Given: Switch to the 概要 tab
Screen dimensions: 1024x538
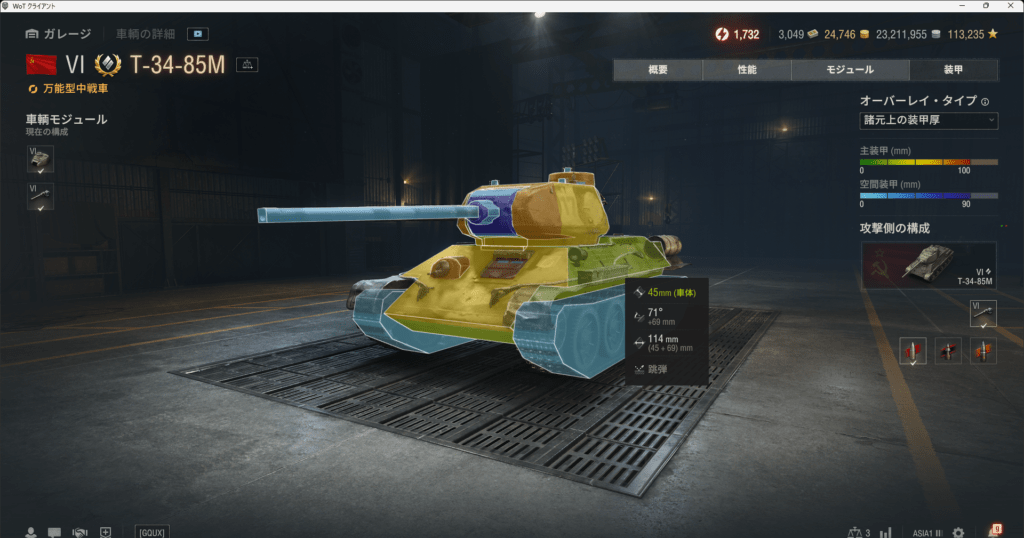Looking at the screenshot, I should pos(658,70).
